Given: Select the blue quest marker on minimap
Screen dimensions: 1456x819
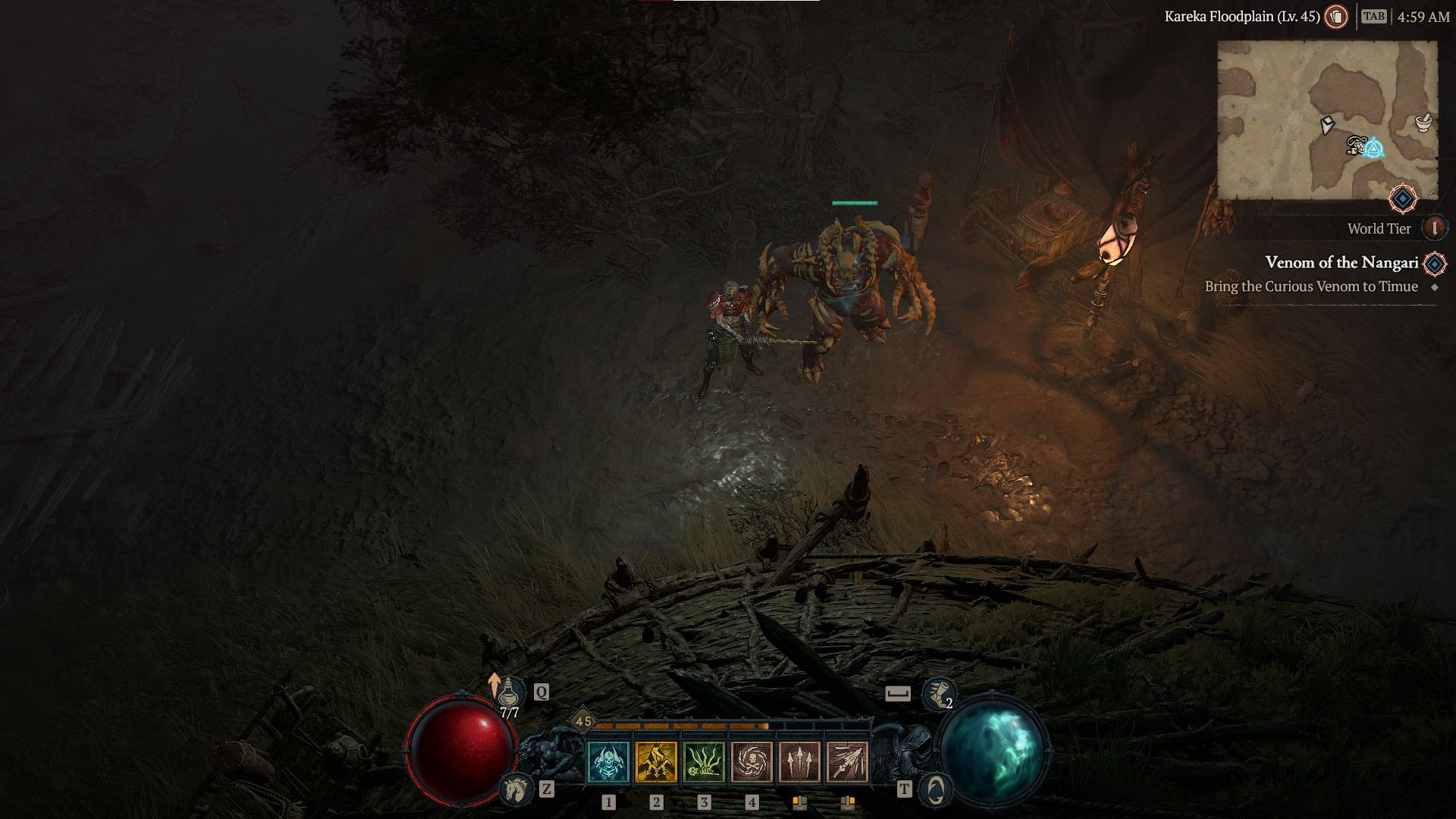Looking at the screenshot, I should pos(1373,147).
